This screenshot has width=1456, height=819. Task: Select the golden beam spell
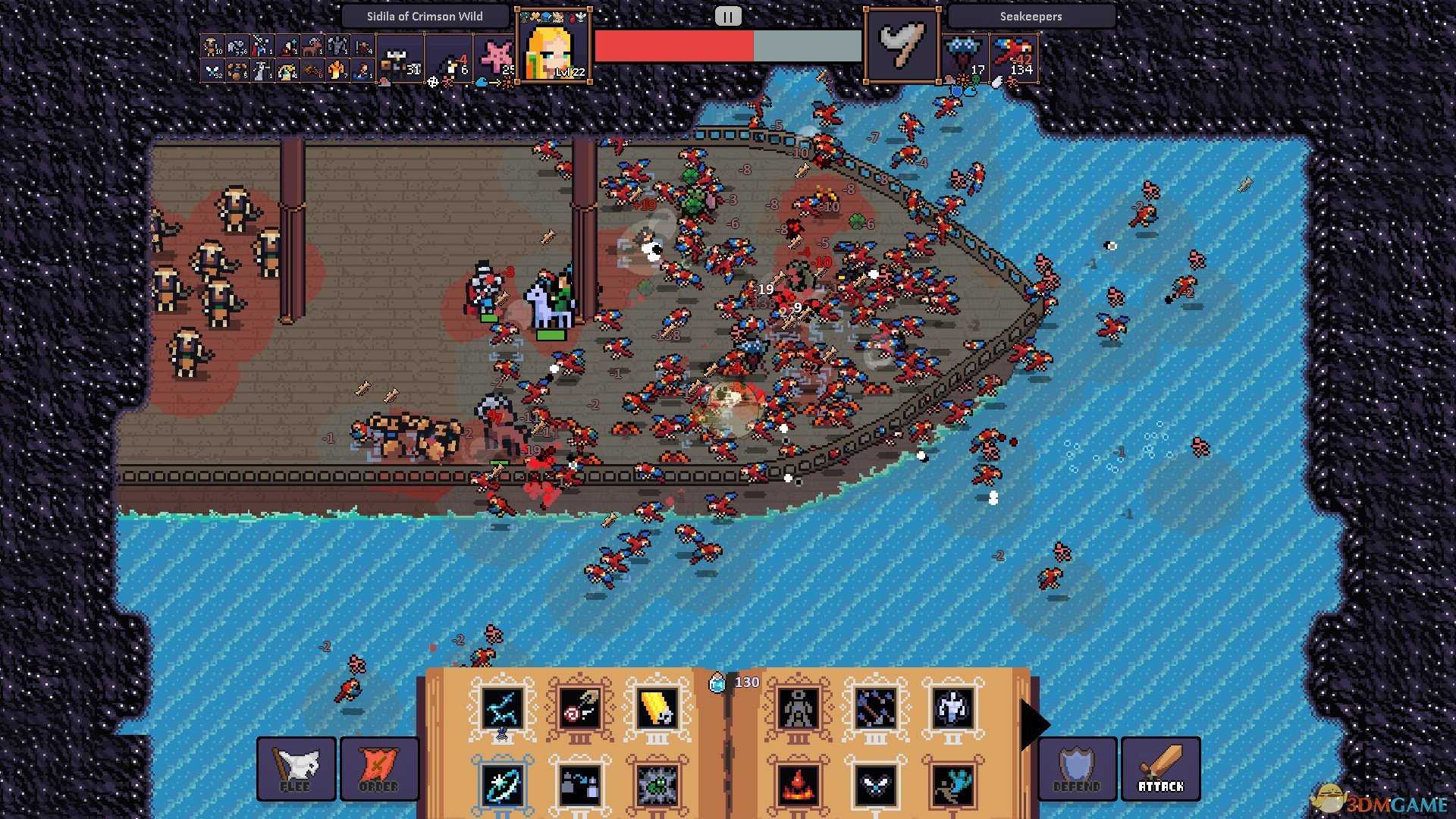tap(657, 708)
